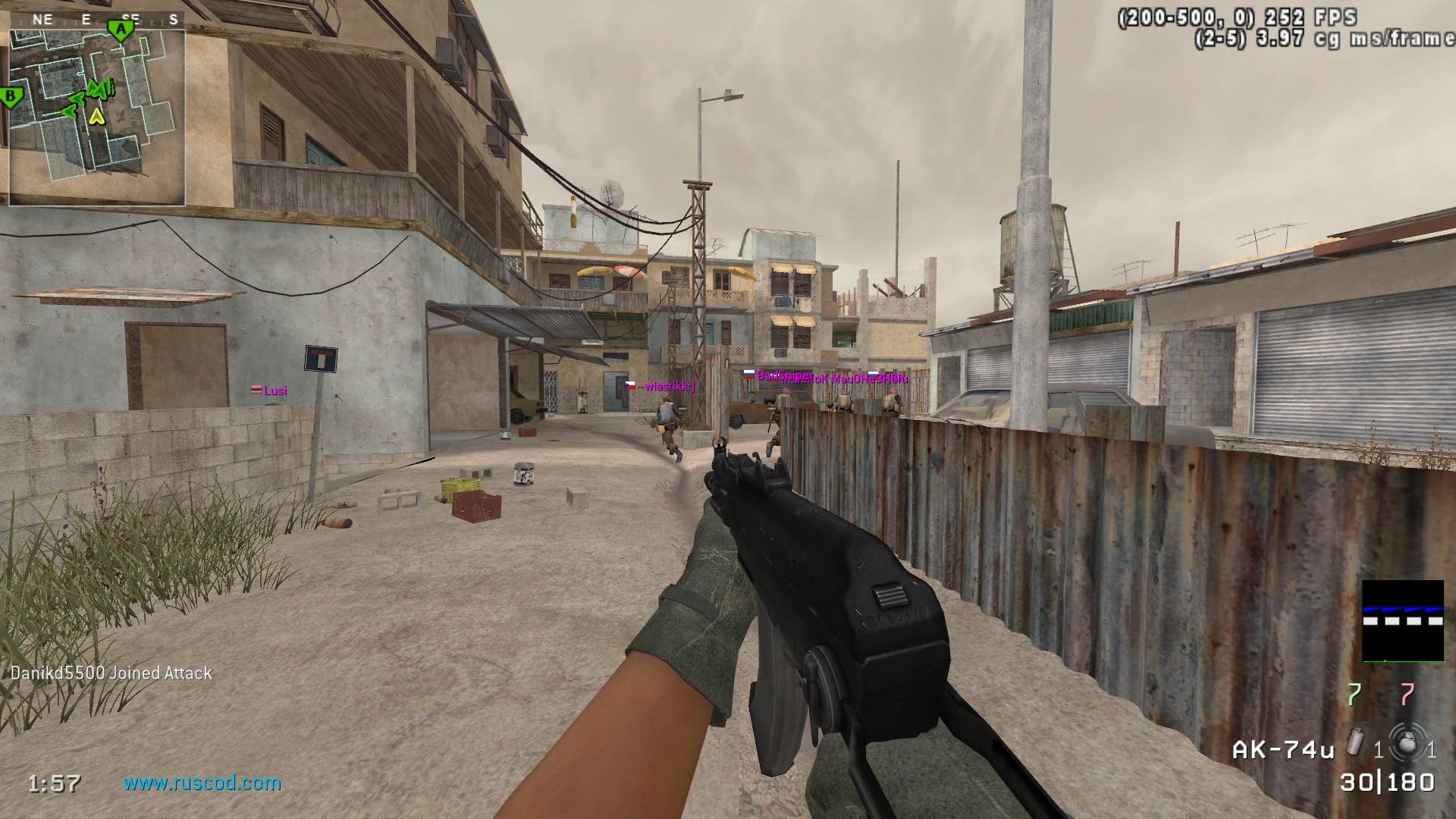Click the lagometer network graph
This screenshot has width=1456, height=819.
pyautogui.click(x=1402, y=621)
